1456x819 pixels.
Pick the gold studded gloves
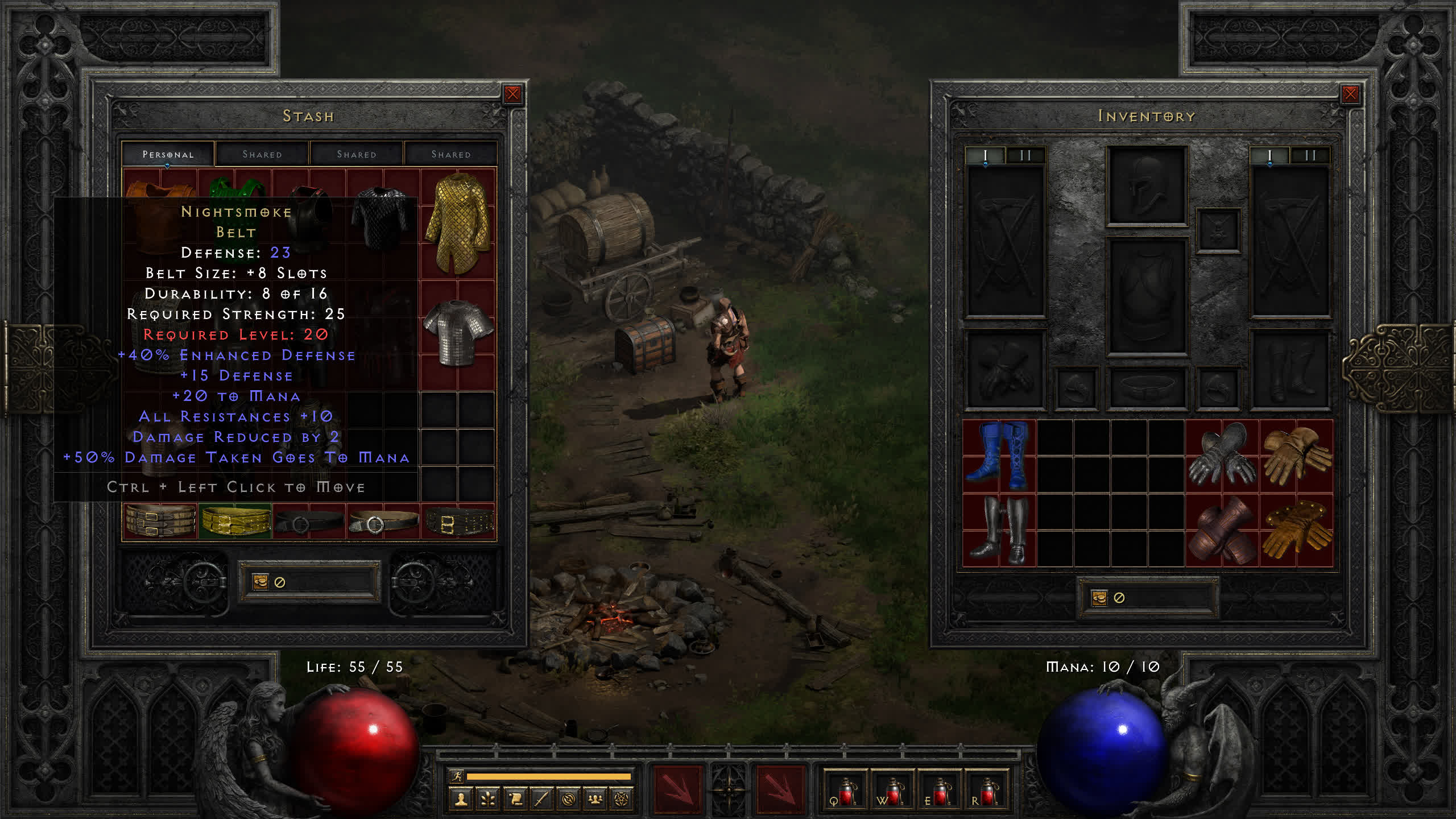[x=1296, y=530]
